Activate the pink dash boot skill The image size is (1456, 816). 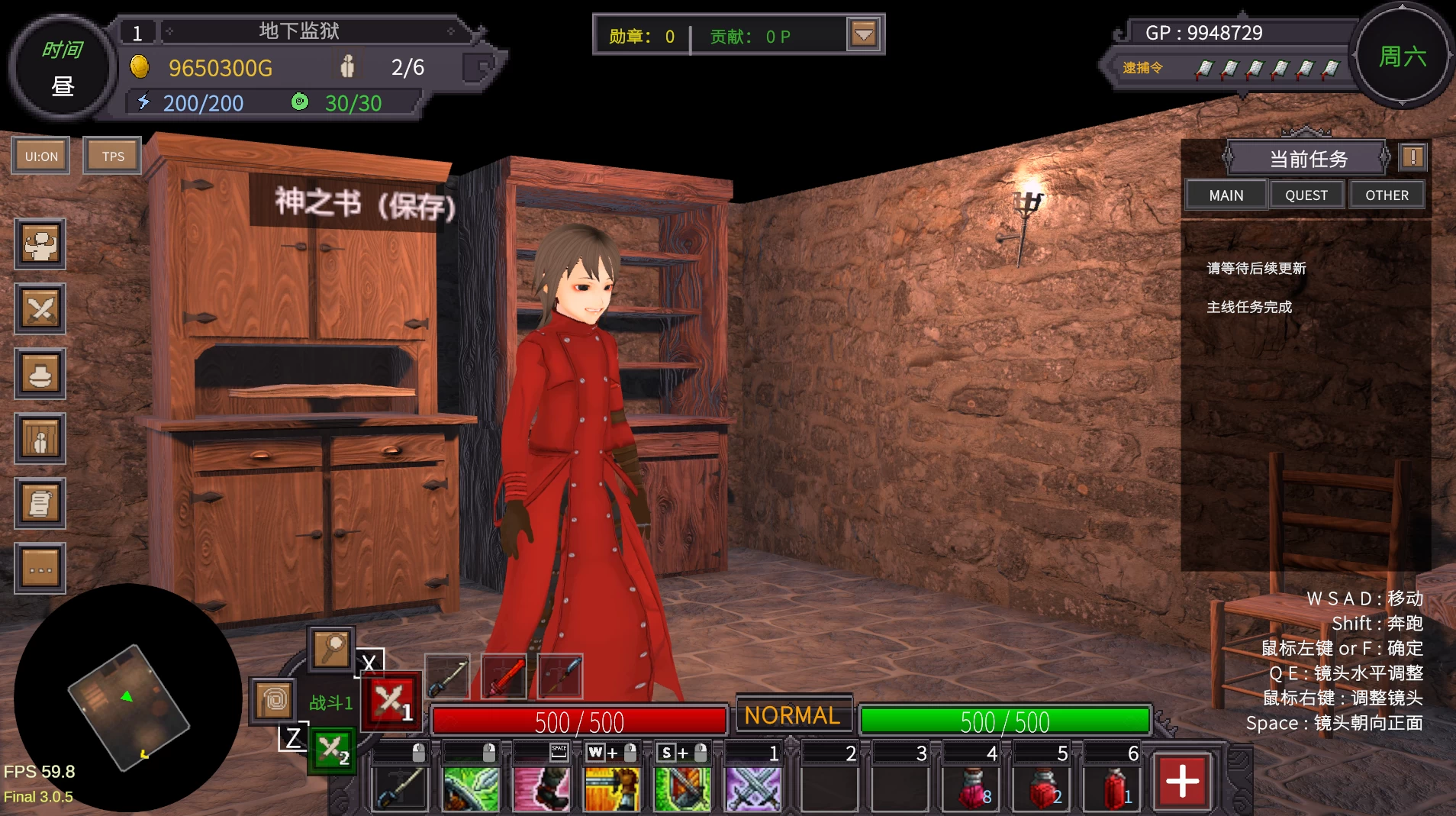pos(541,789)
